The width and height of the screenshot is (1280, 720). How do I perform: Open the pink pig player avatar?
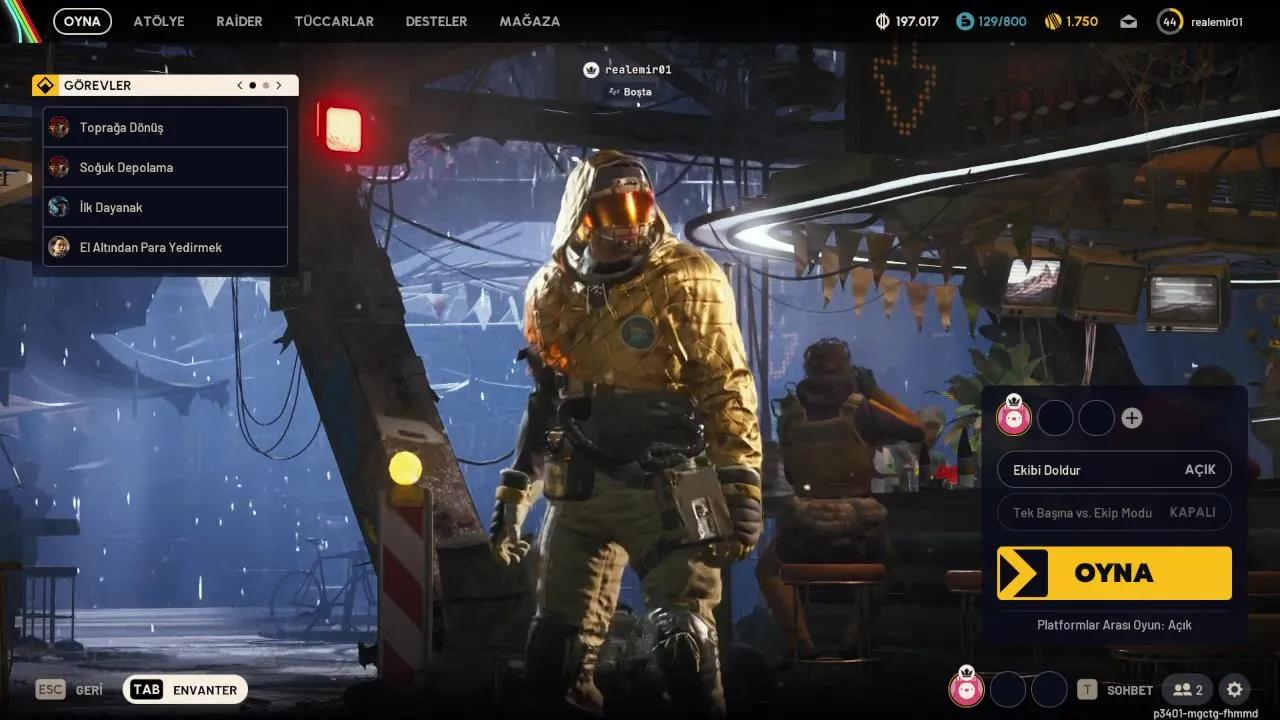click(x=1013, y=417)
